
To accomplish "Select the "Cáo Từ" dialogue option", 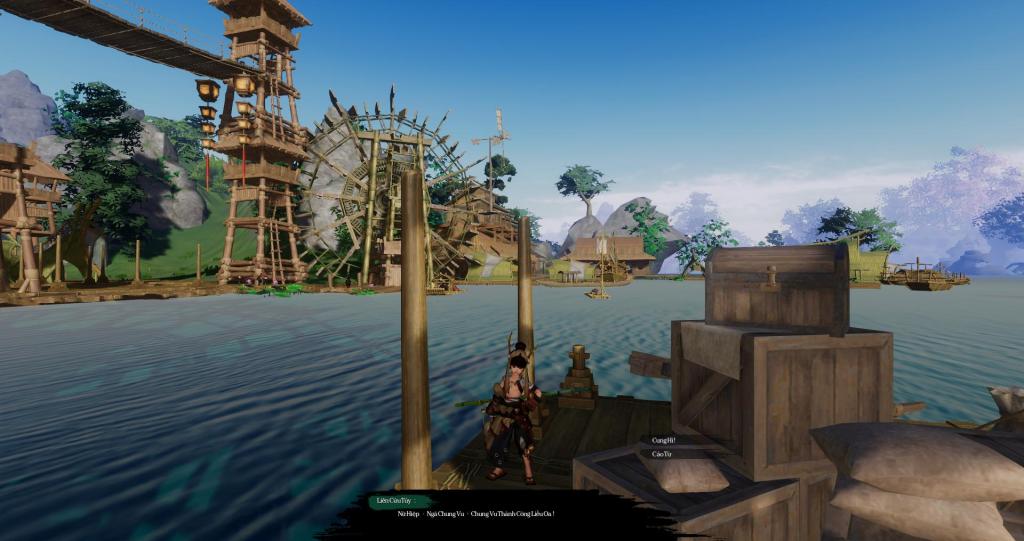I will (x=661, y=454).
